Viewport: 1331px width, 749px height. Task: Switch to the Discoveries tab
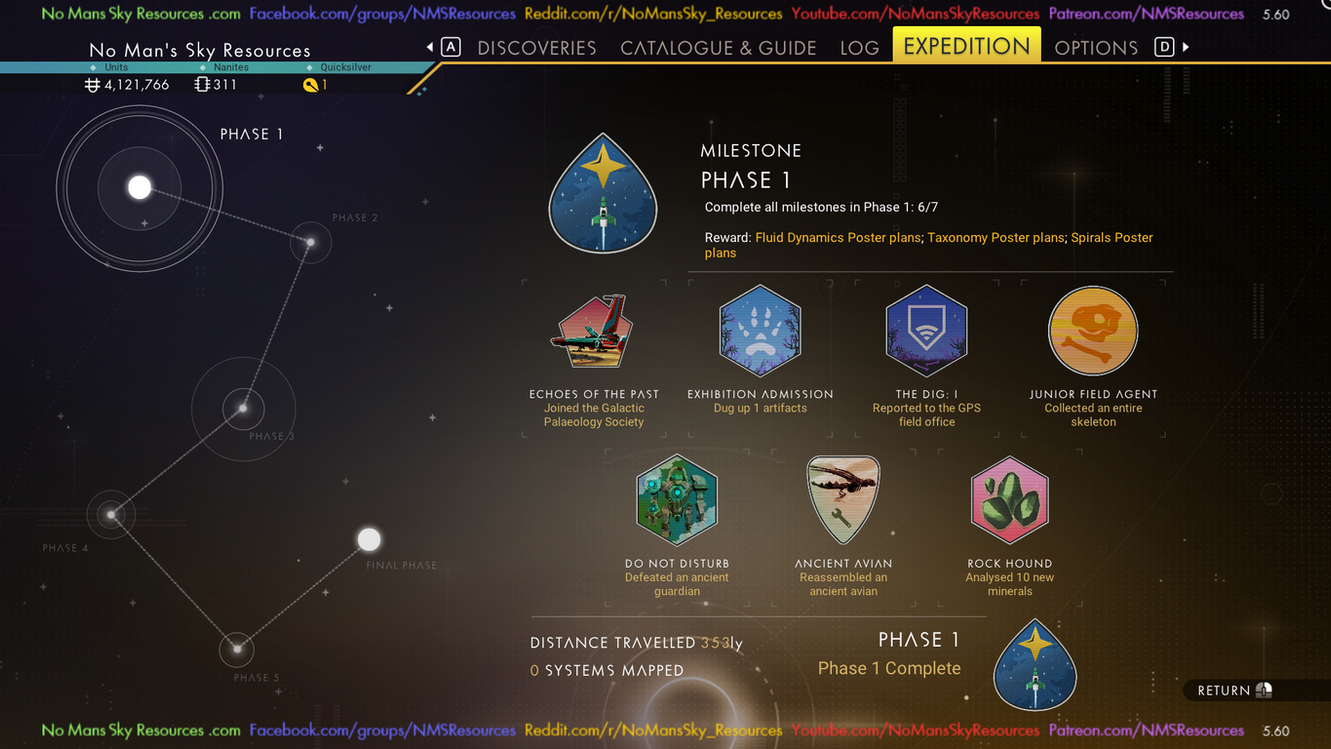(536, 48)
